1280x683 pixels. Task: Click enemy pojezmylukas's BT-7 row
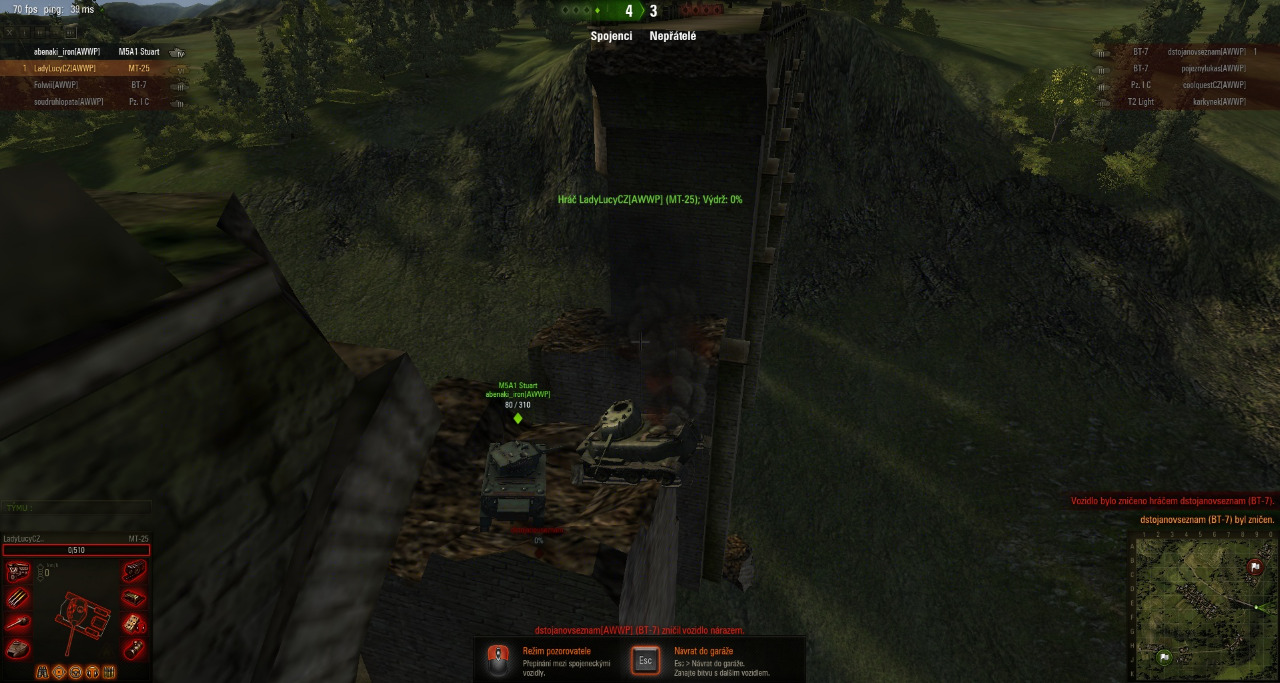[x=1188, y=68]
